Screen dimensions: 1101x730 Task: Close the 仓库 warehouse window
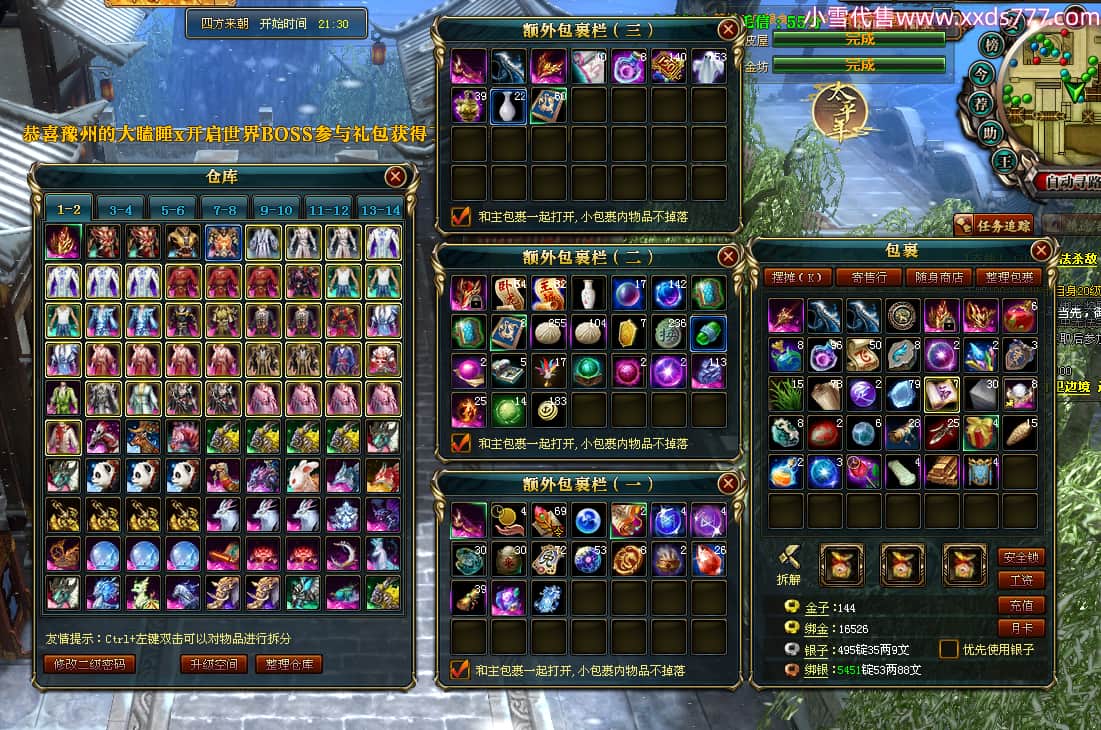coord(396,177)
